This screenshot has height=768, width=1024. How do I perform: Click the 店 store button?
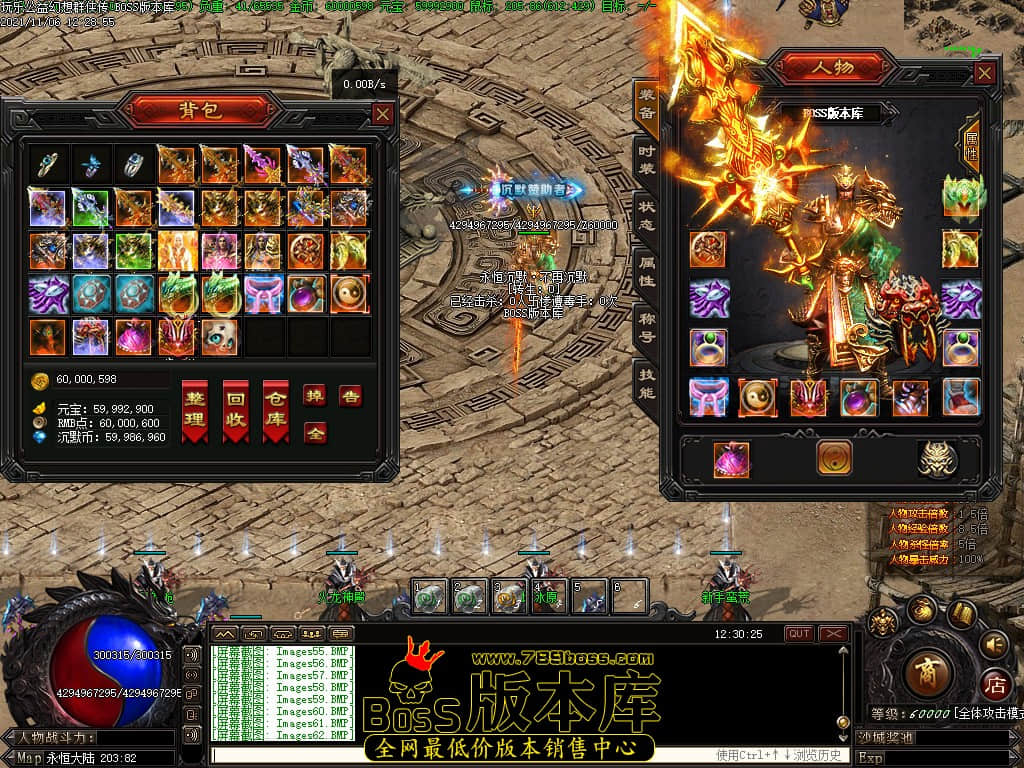click(x=994, y=686)
